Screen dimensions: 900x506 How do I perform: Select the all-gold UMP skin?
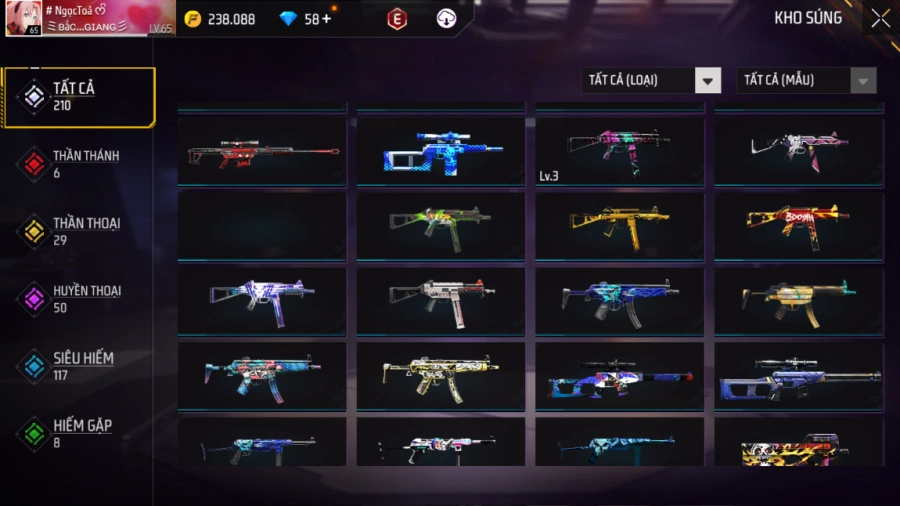point(618,226)
